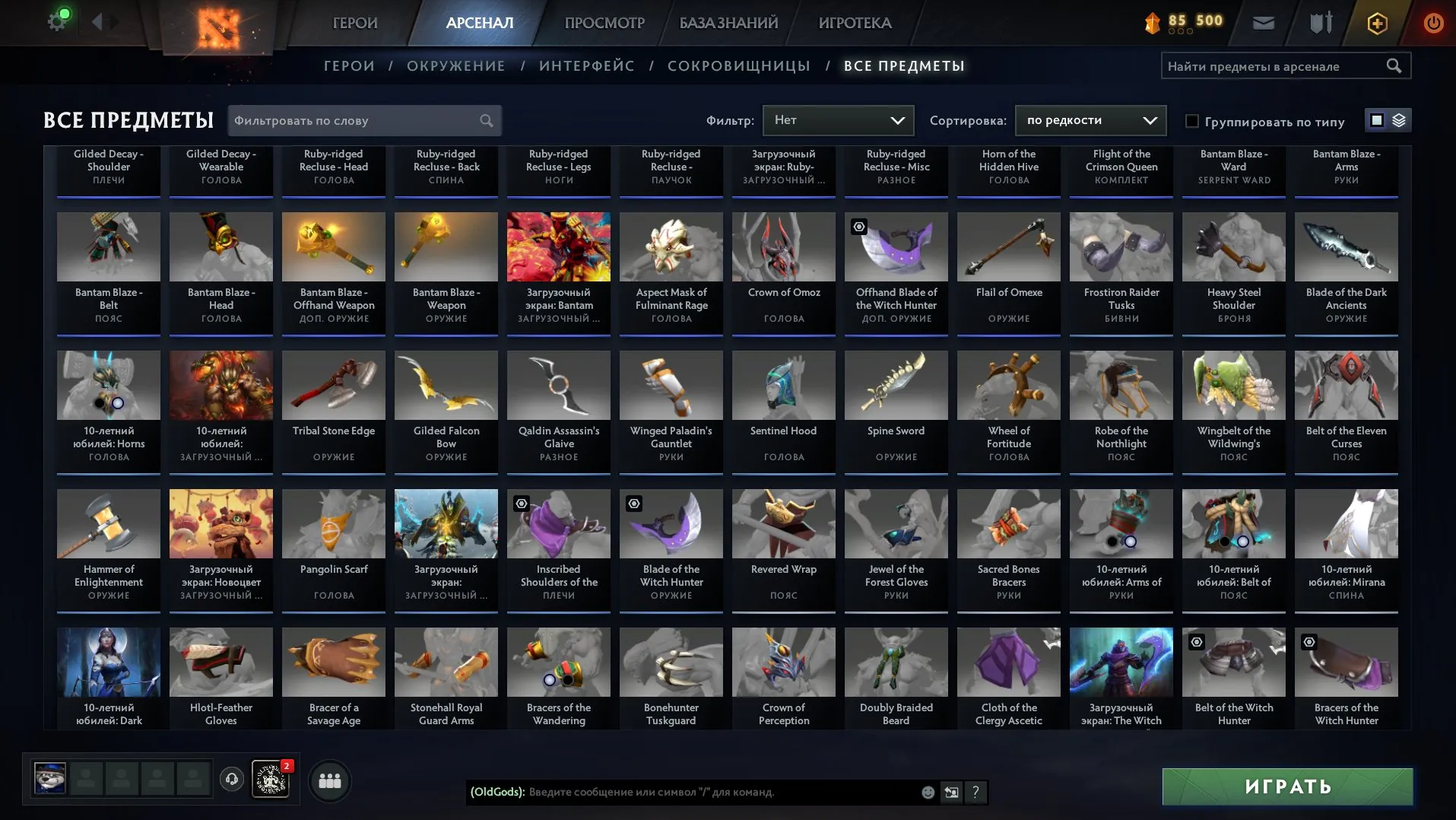Open the settings gear icon
Screen dimensions: 1456x820
point(57,21)
